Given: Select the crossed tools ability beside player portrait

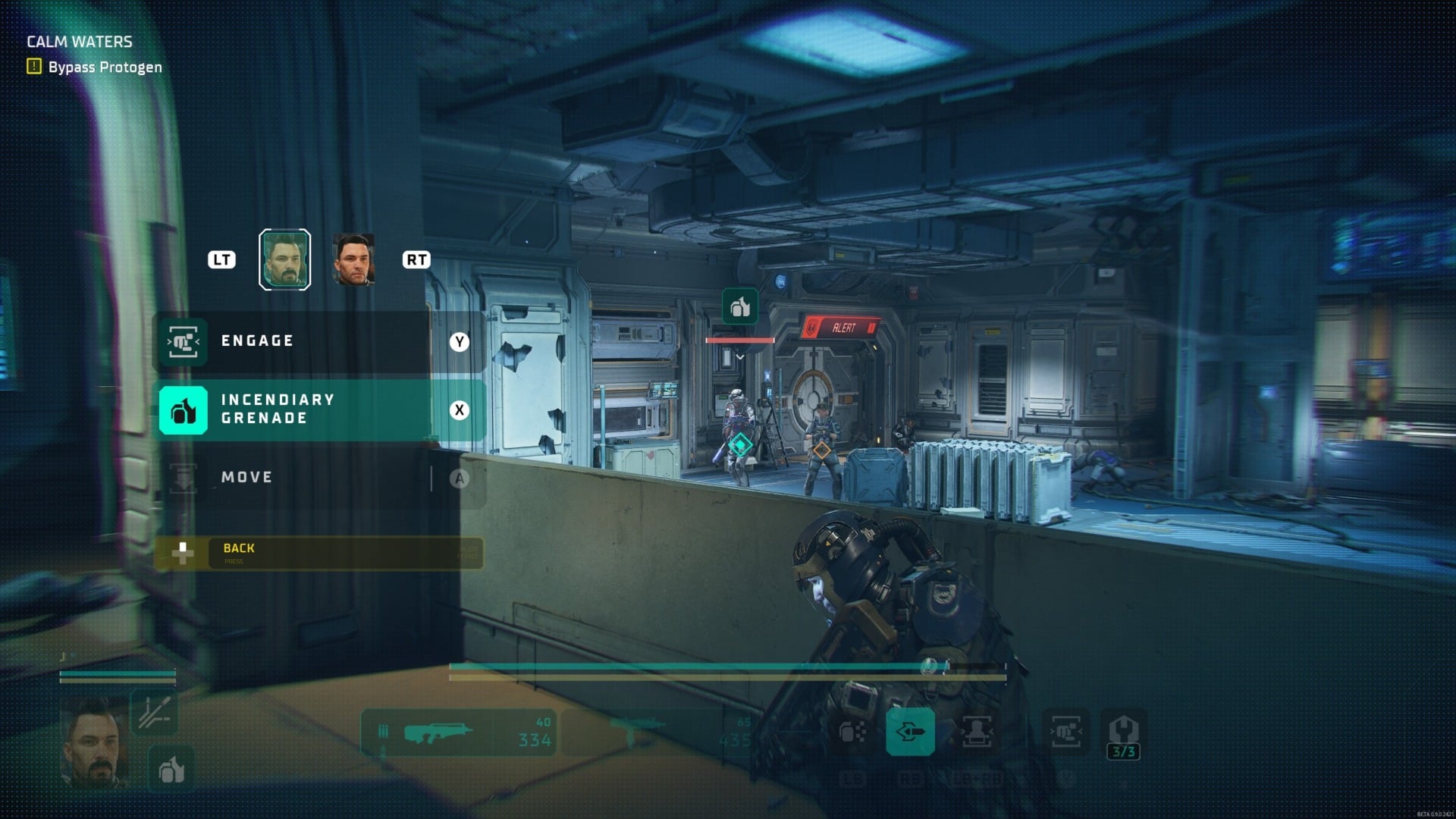Looking at the screenshot, I should click(155, 712).
